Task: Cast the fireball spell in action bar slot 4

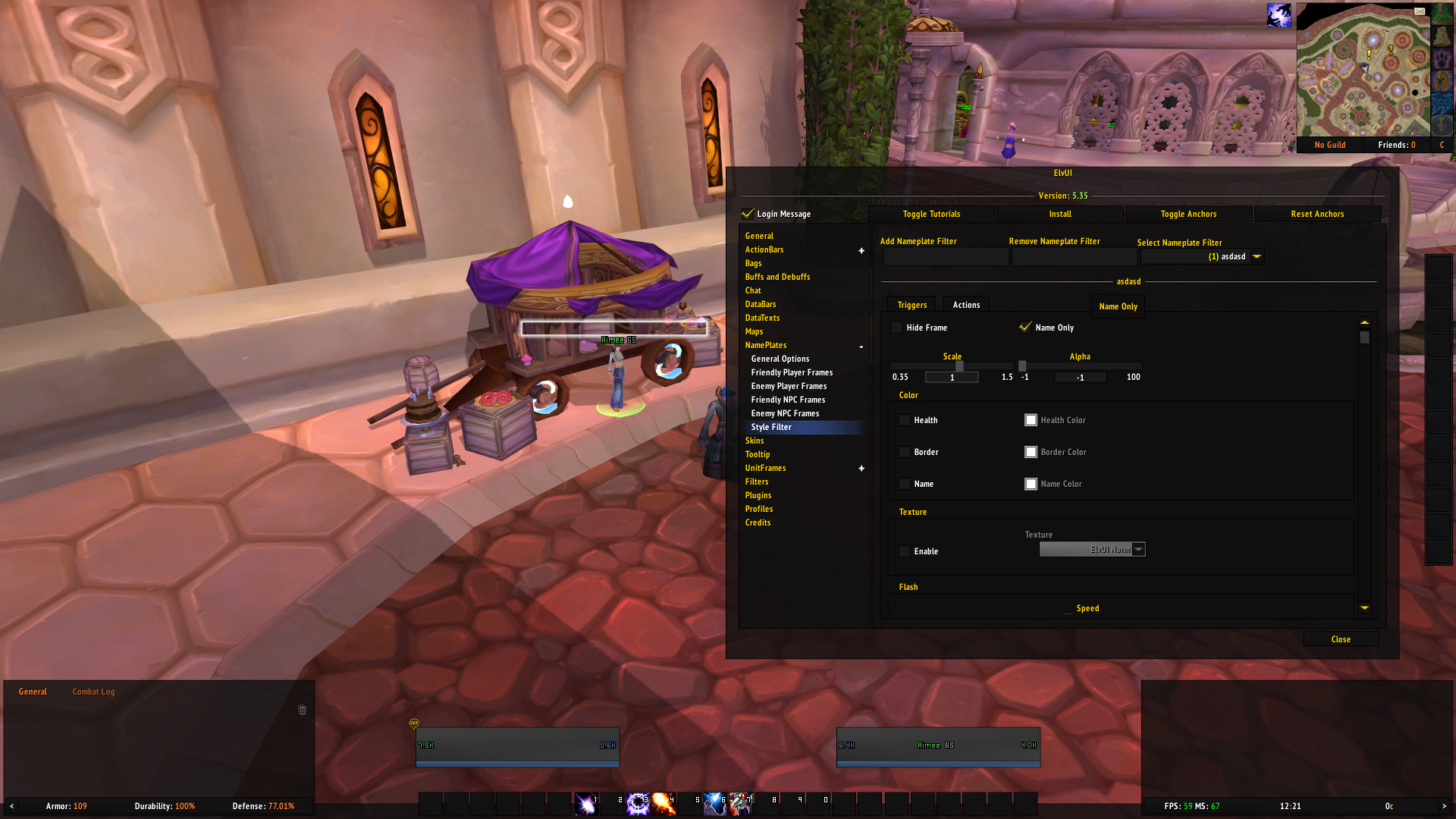Action: pyautogui.click(x=664, y=805)
